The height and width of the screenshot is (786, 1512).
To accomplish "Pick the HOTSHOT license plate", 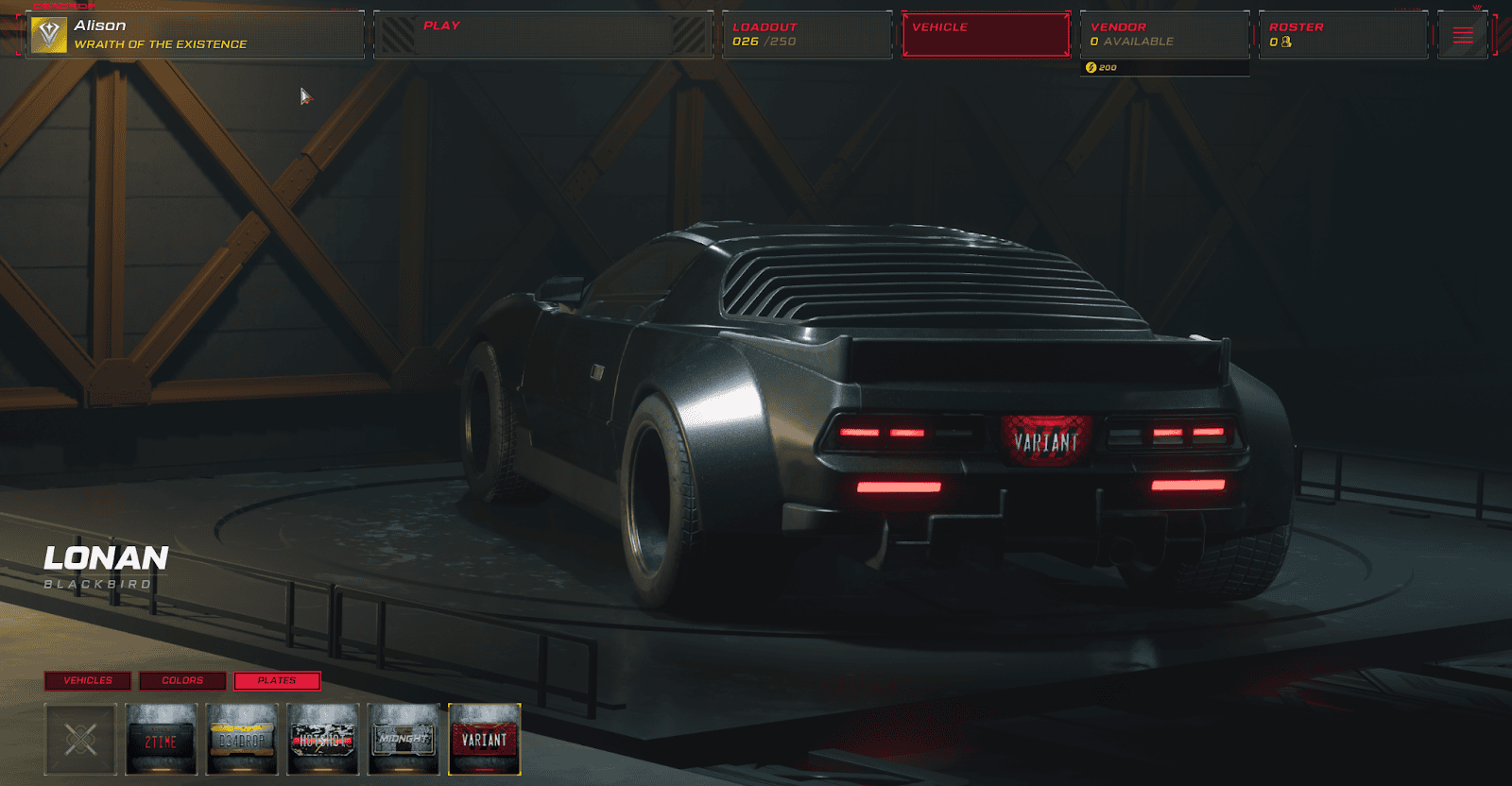I will click(x=323, y=739).
